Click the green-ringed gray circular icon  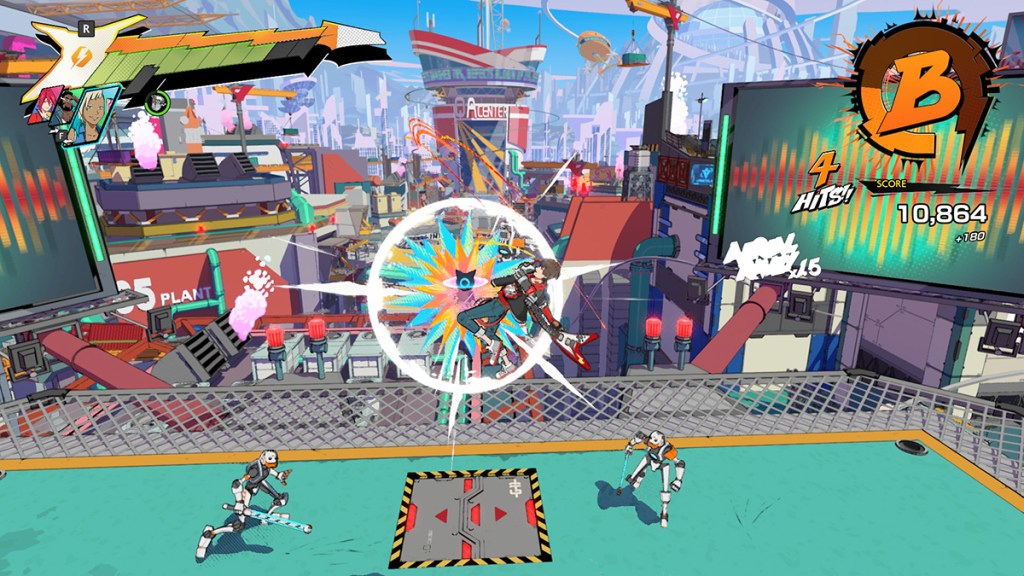tap(156, 101)
